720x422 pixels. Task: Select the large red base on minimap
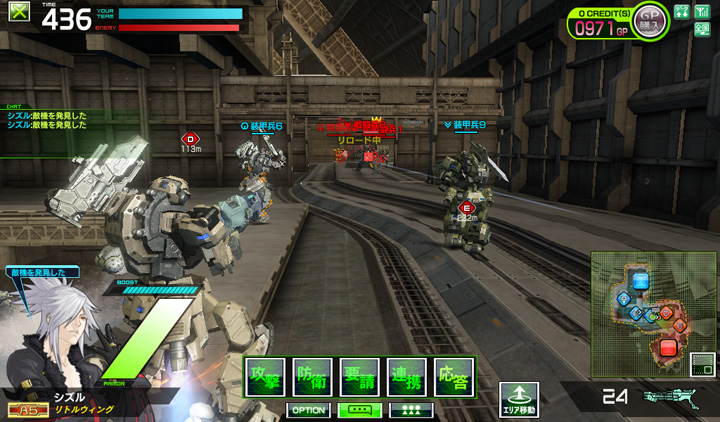[x=667, y=348]
